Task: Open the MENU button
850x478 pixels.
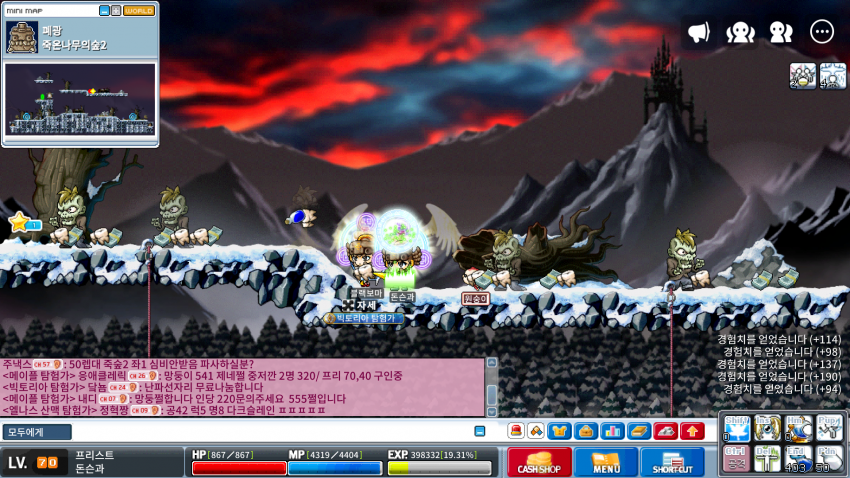Action: click(x=605, y=462)
